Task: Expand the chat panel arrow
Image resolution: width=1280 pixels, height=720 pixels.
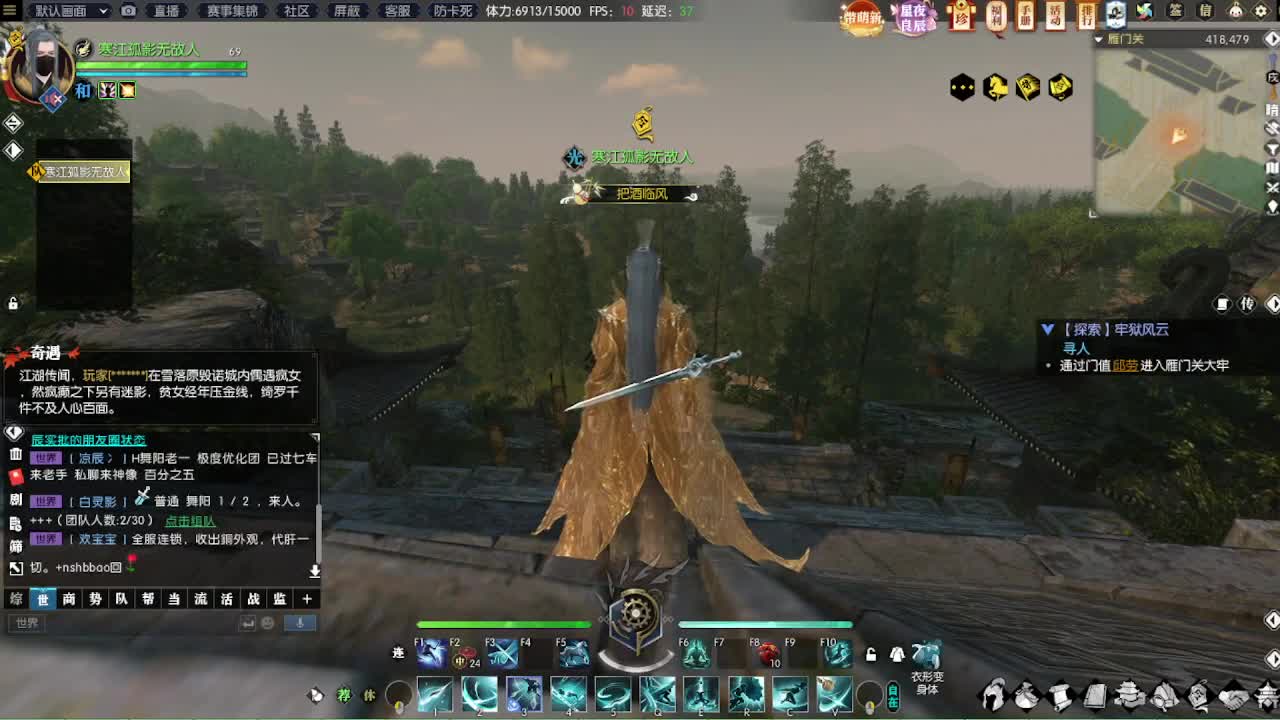Action: (315, 572)
